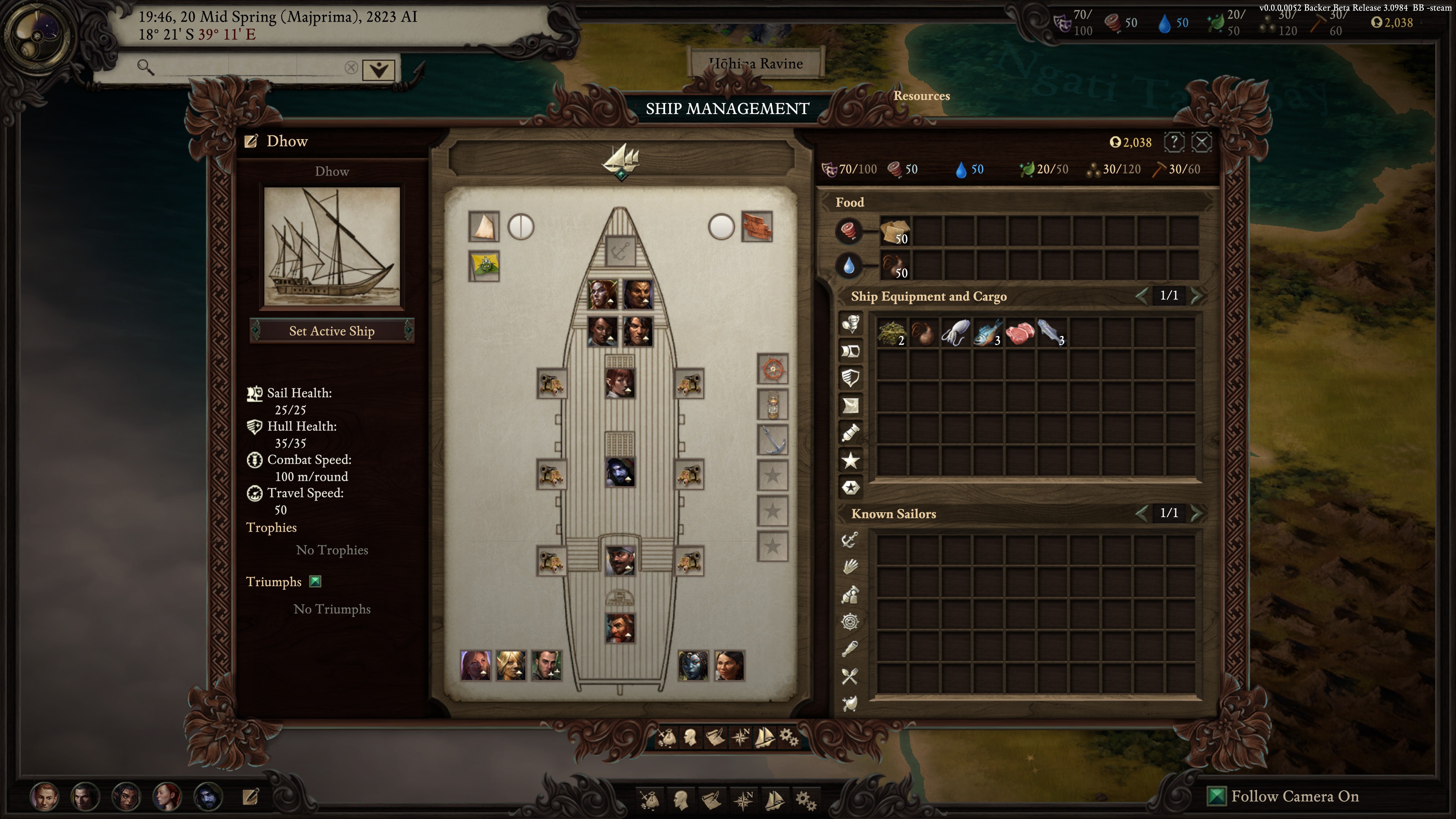Select the hardtack food stack
This screenshot has width=1456, height=819.
coord(895,231)
